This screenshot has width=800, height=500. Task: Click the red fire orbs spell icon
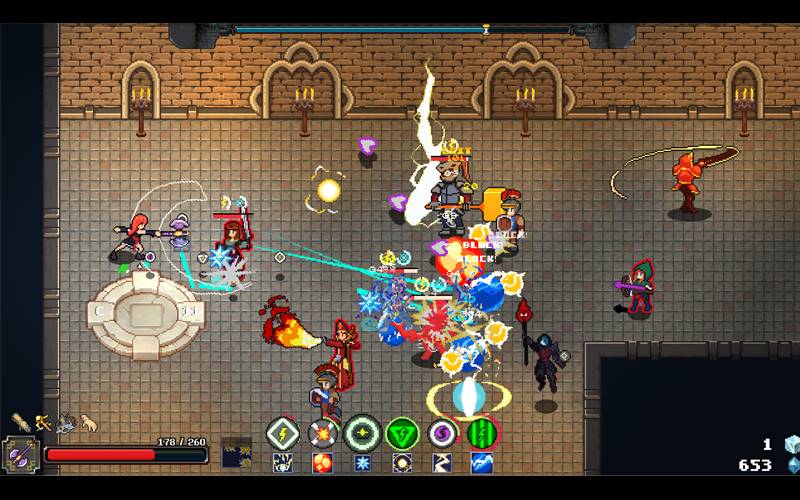click(322, 463)
